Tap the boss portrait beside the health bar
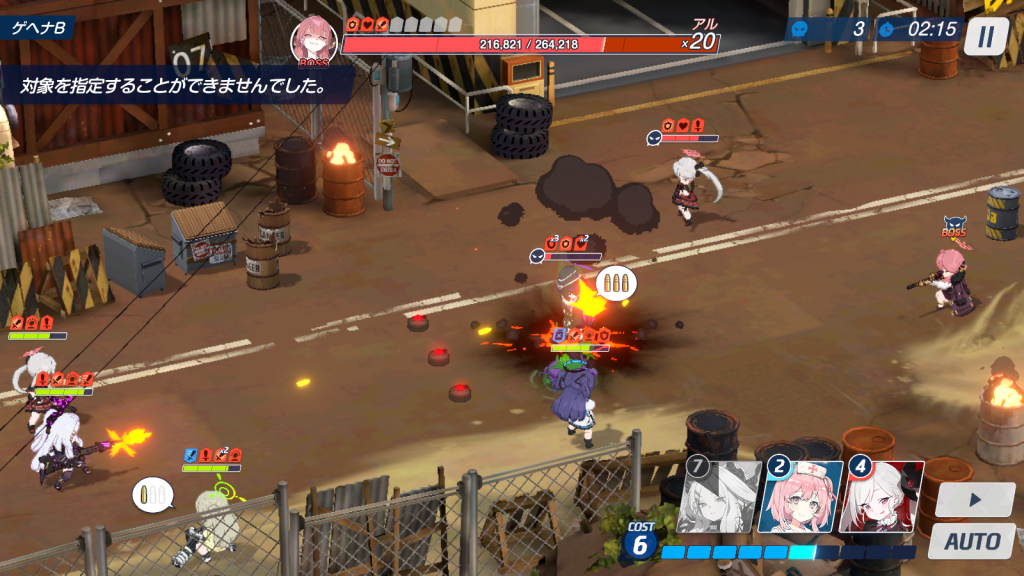The height and width of the screenshot is (576, 1024). coord(313,41)
